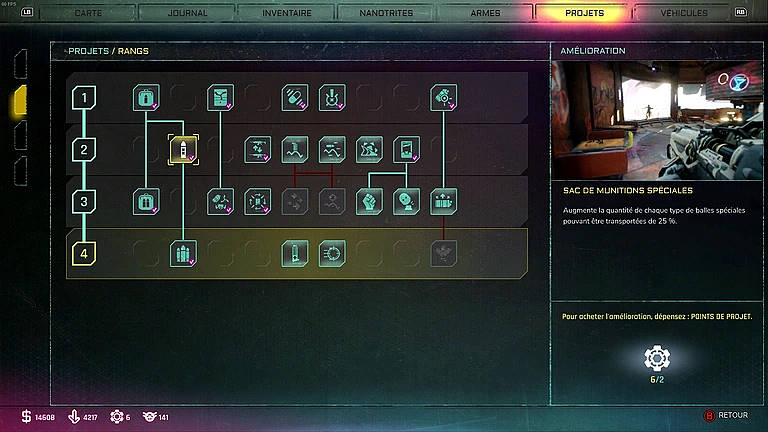Open the improvement preview thumbnail
This screenshot has height=432, width=768.
pyautogui.click(x=658, y=117)
